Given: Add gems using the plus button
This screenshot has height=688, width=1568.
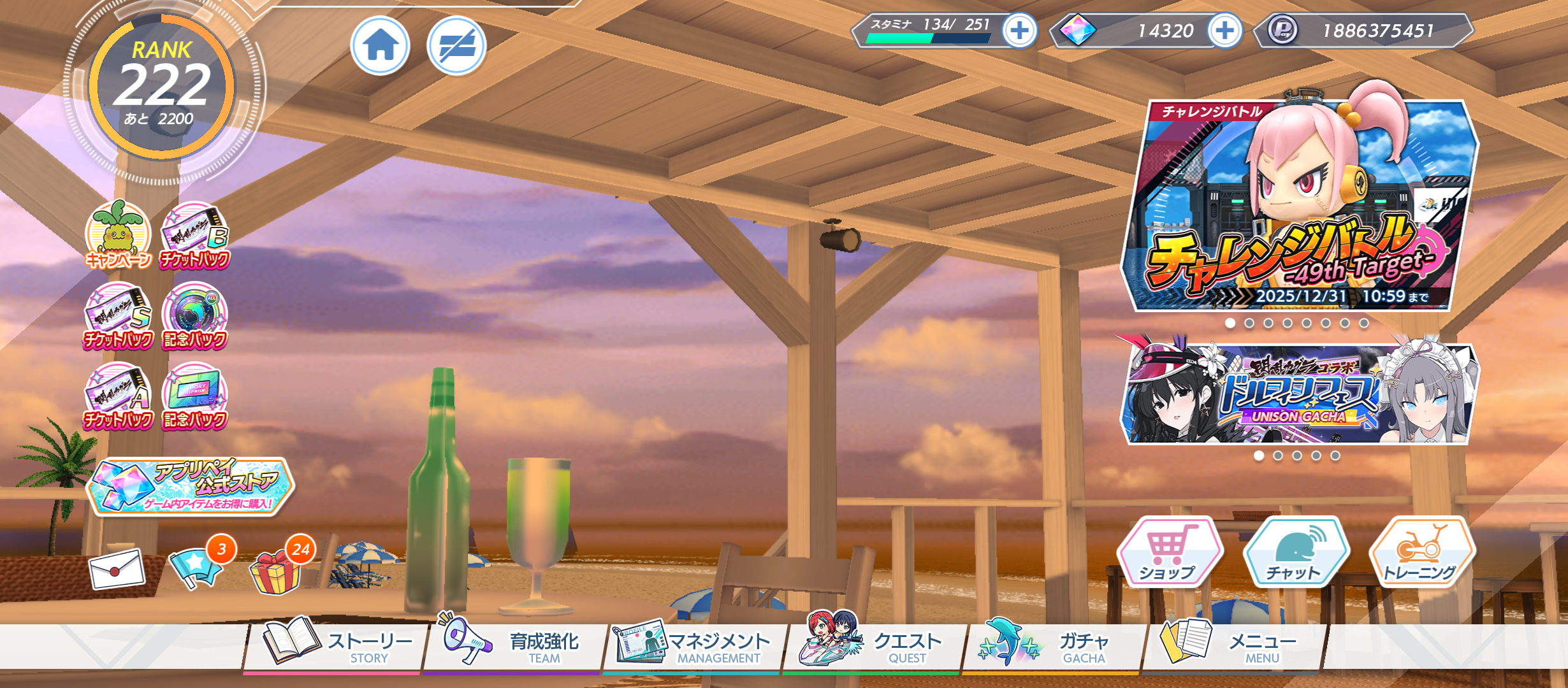Looking at the screenshot, I should (x=1224, y=30).
